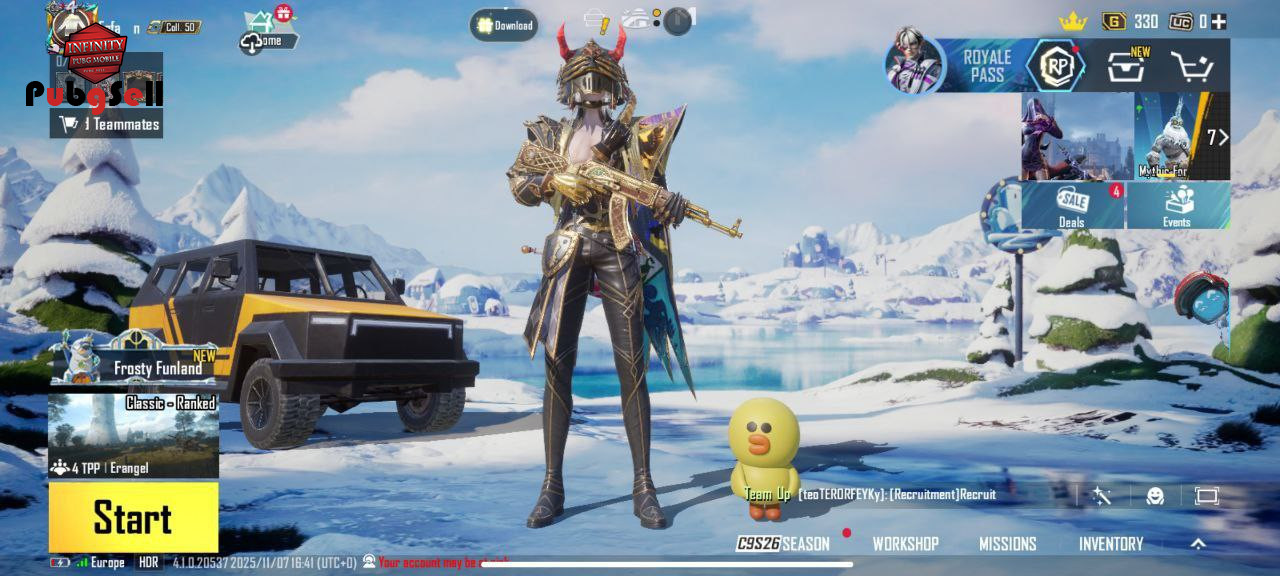
Task: Expand the bottom menu with the up arrow
Action: click(1198, 544)
